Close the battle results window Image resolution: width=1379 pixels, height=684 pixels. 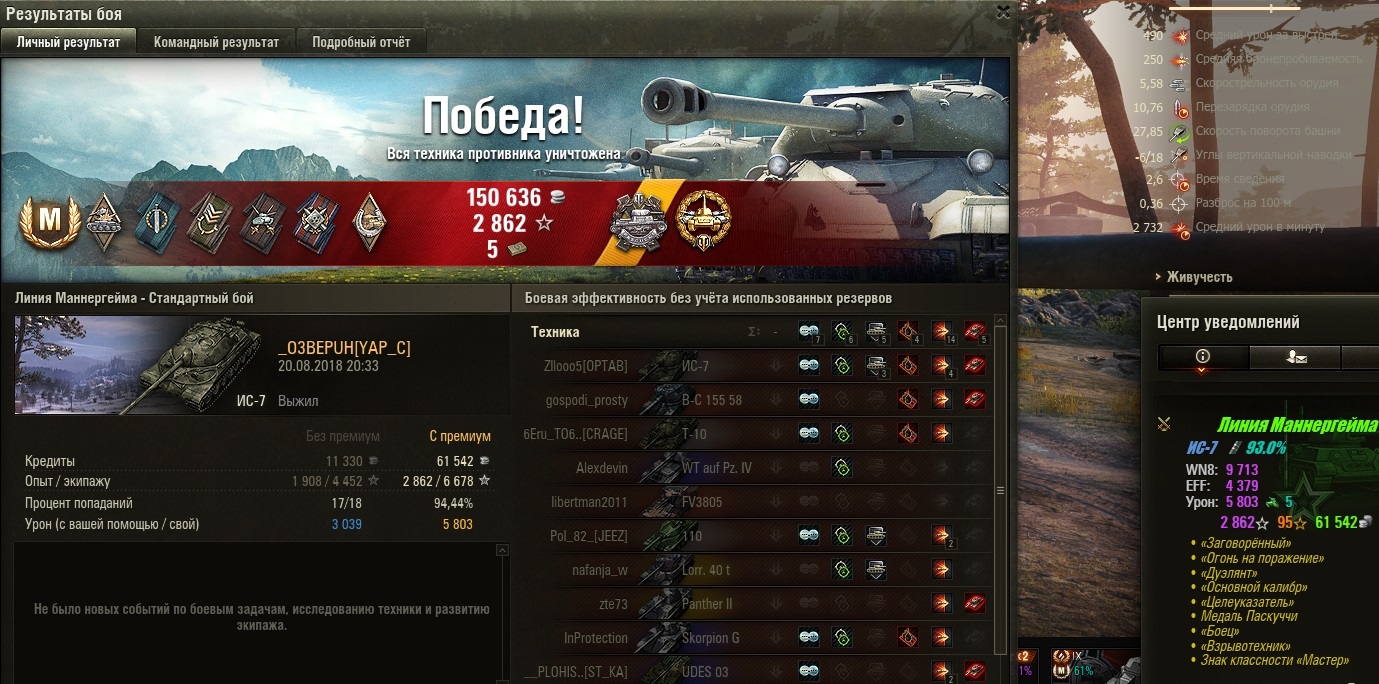coord(1003,12)
